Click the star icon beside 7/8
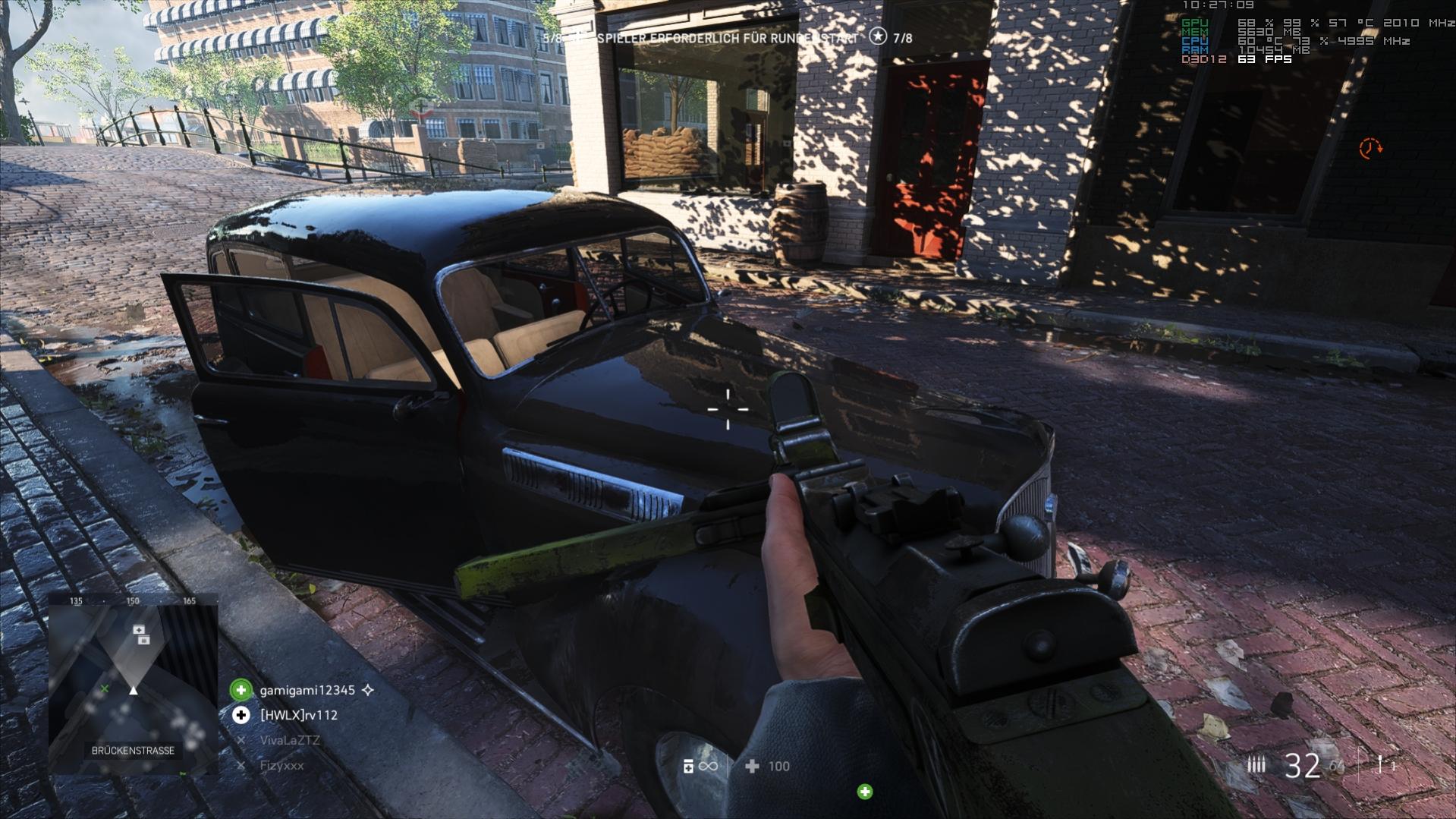The image size is (1456, 819). tap(878, 36)
